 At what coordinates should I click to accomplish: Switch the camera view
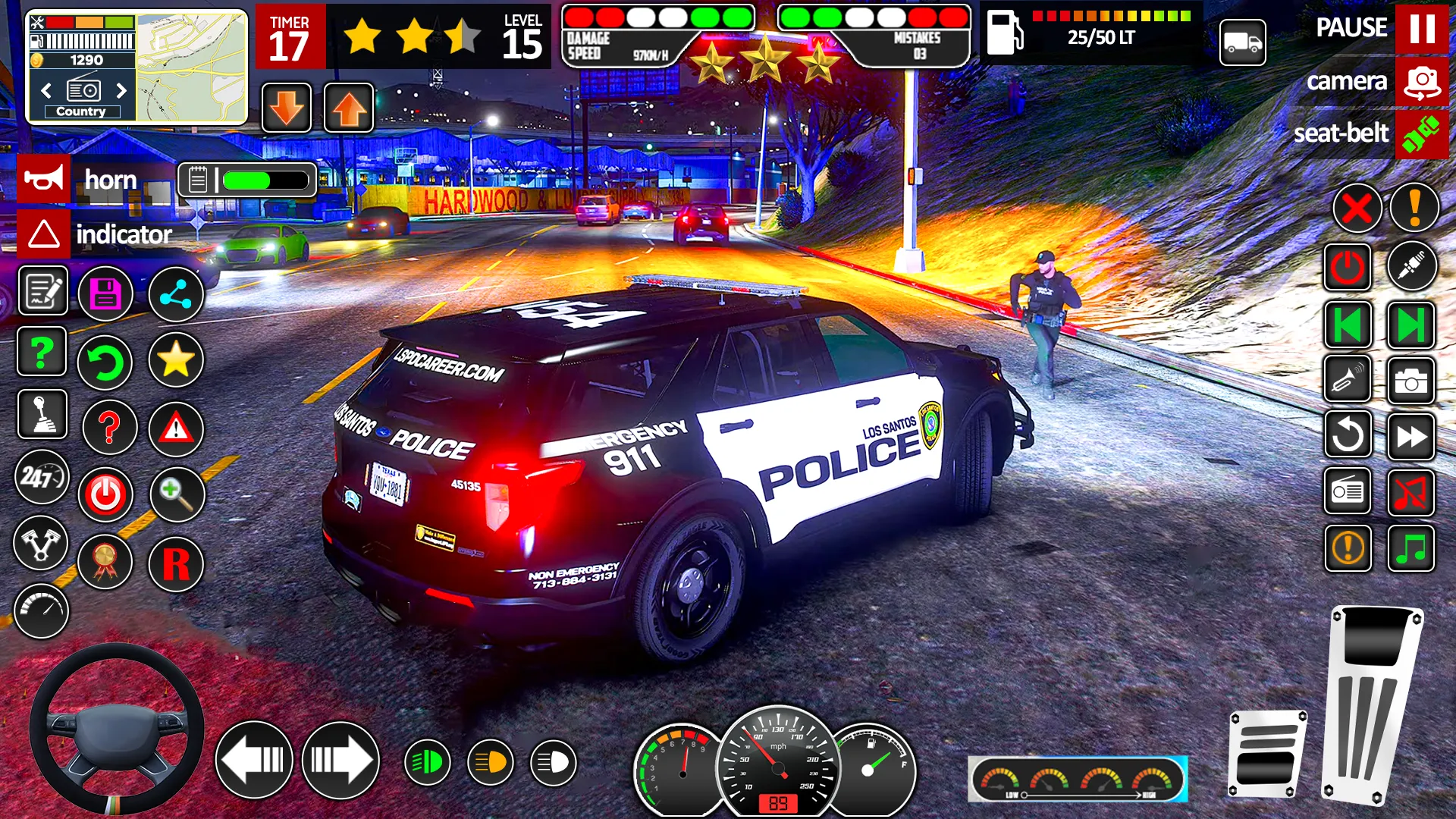click(1421, 82)
